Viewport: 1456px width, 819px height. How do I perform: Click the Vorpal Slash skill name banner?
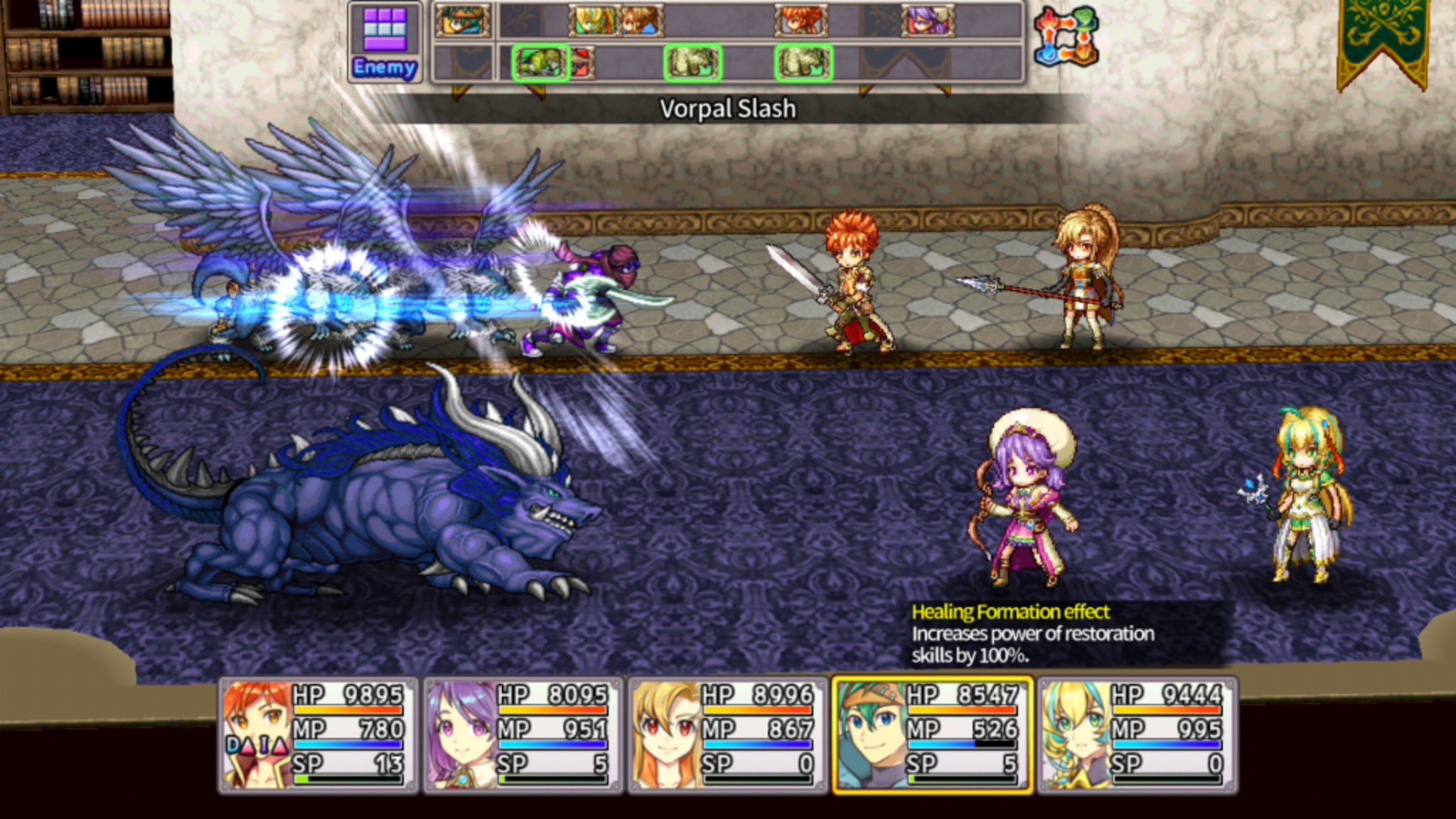click(x=728, y=109)
